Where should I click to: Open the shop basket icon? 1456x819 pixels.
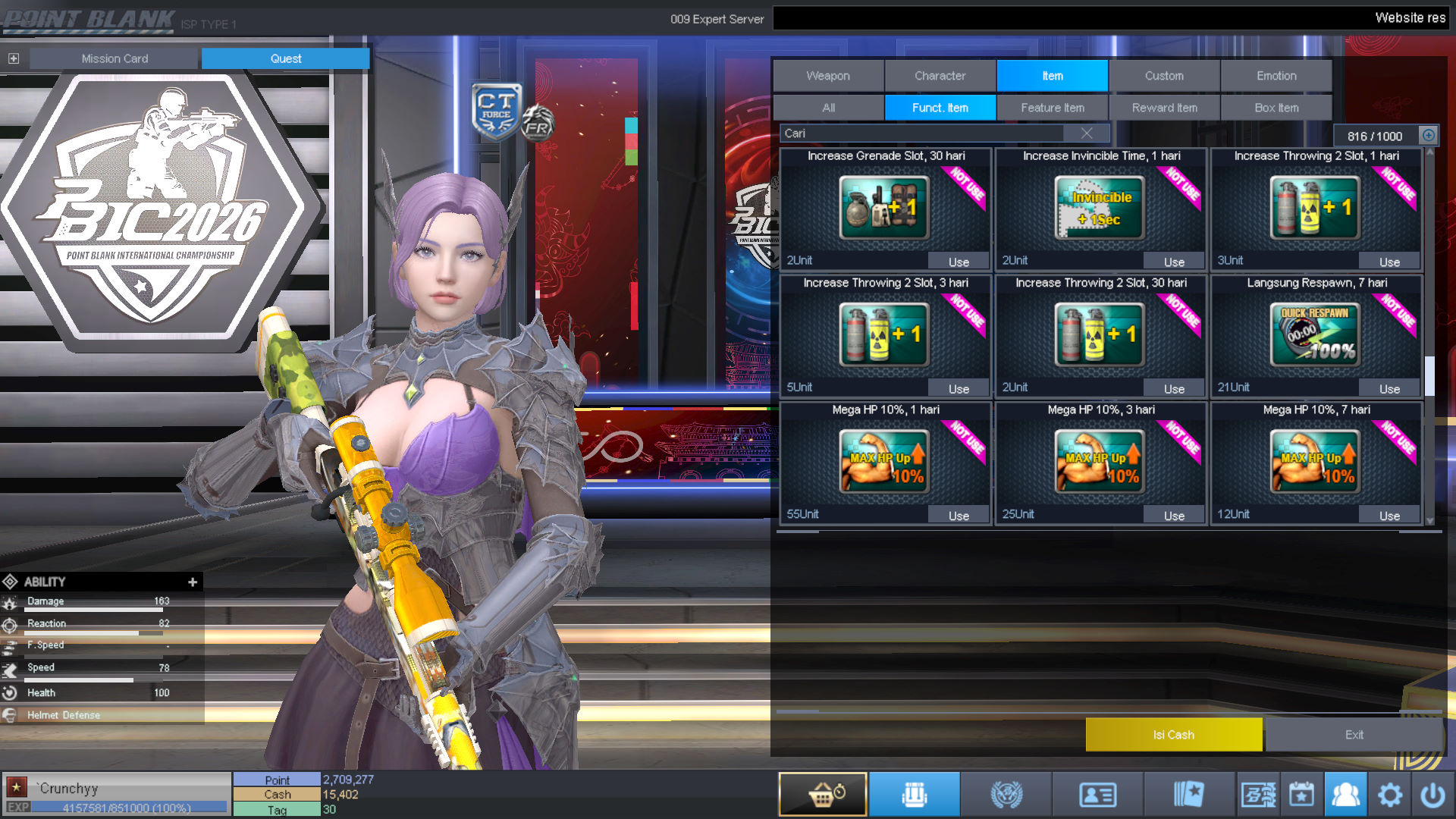click(823, 795)
